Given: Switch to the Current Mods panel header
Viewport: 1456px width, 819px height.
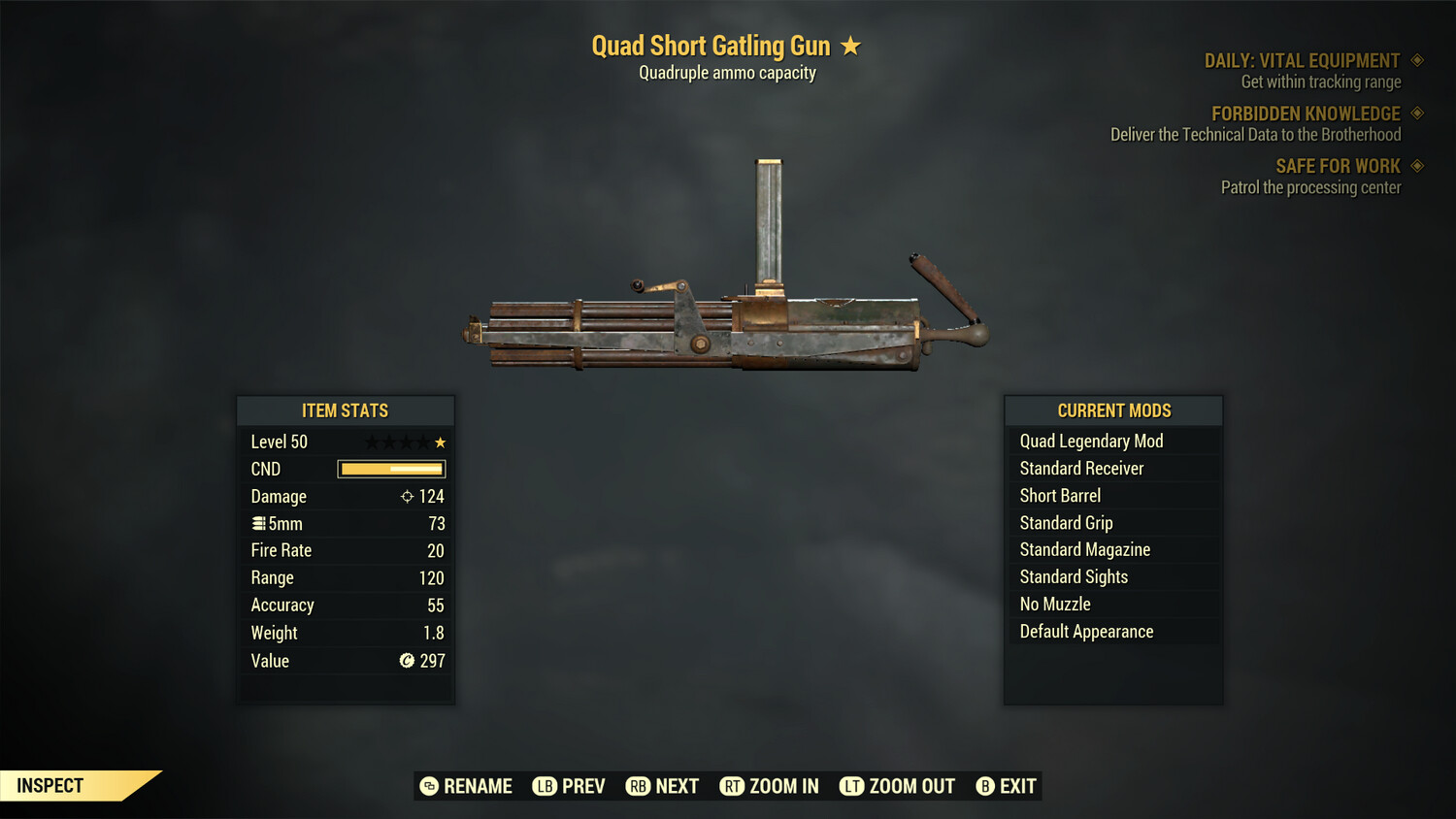Looking at the screenshot, I should pos(1113,409).
